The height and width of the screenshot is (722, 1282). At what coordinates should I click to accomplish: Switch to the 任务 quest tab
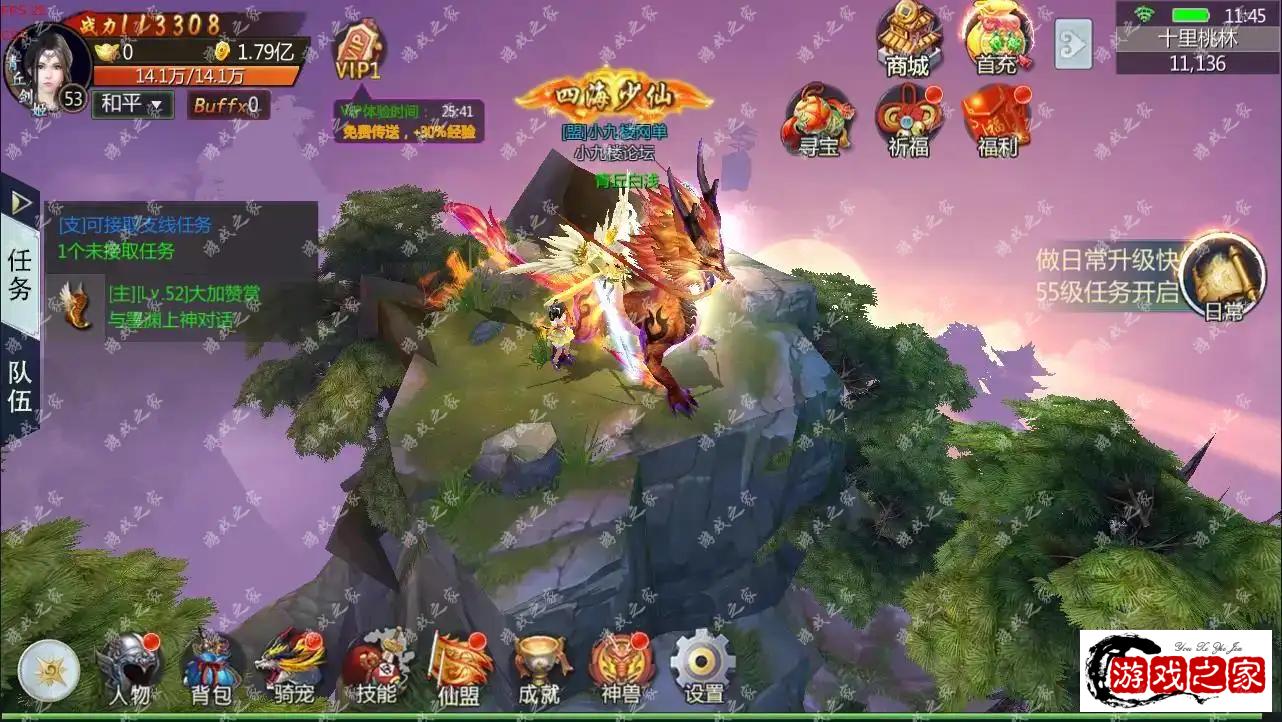(20, 275)
